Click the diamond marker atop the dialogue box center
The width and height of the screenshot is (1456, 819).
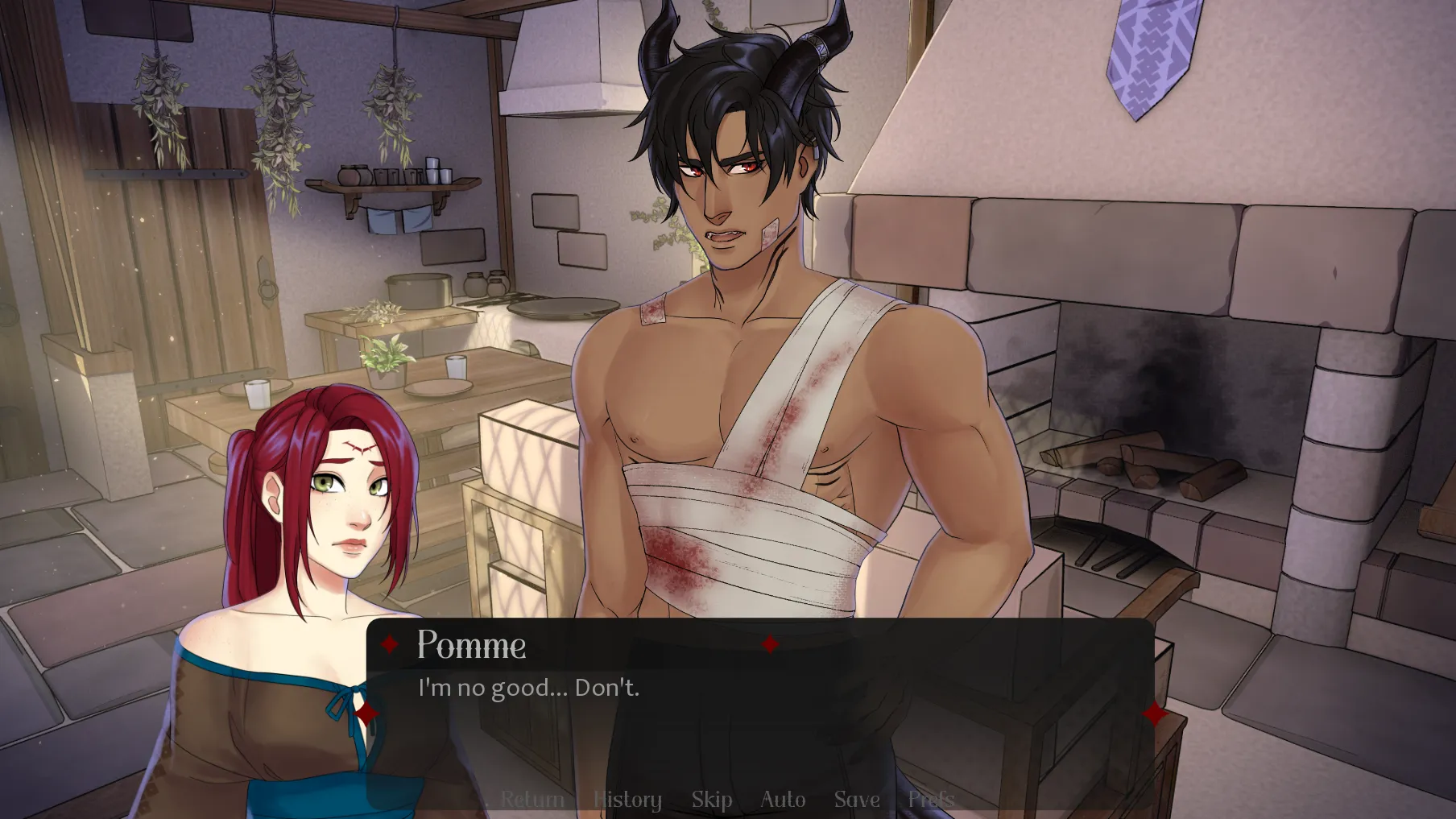tap(772, 643)
